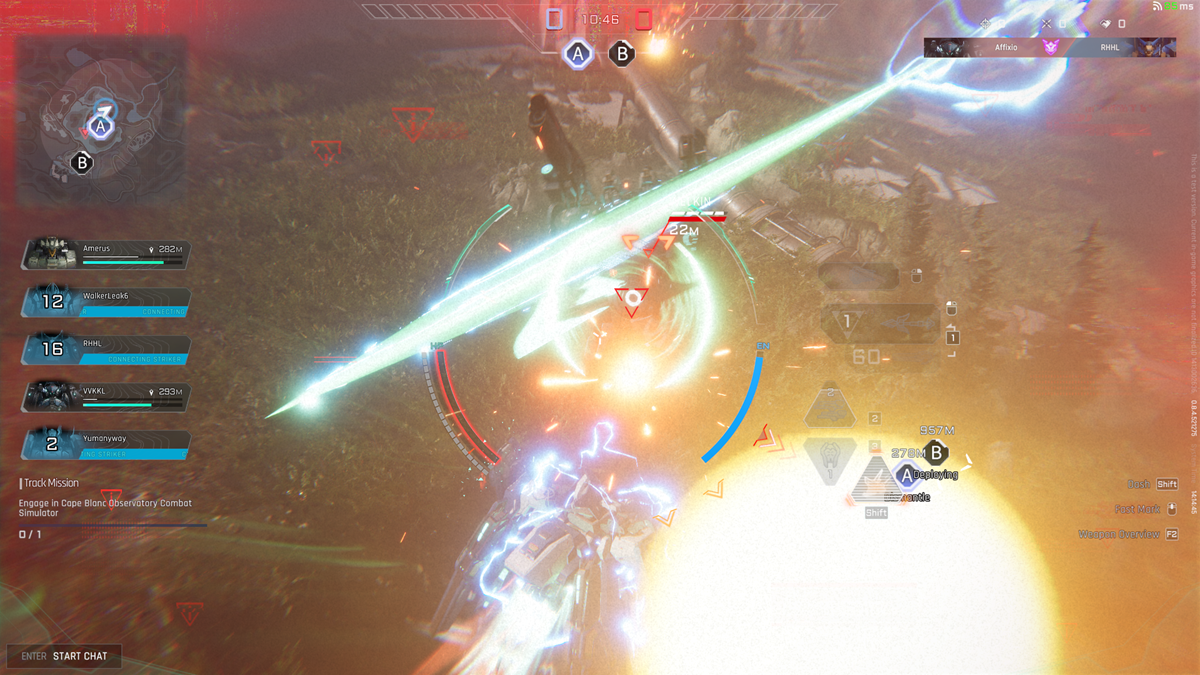Pick teammate VVKKL's squad row
Screen dimensions: 1200x675
(104, 396)
